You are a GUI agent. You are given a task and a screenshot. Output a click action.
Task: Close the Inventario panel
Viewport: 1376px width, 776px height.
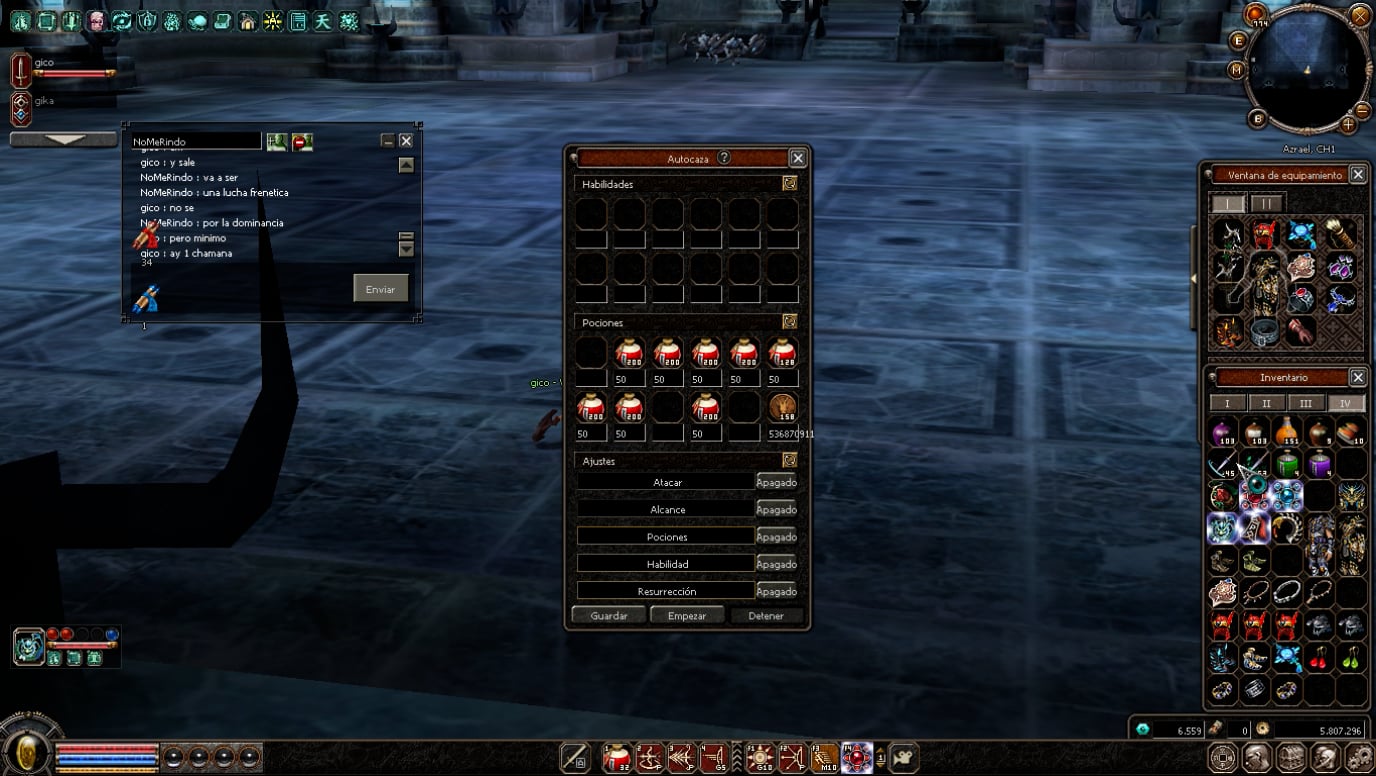tap(1357, 377)
